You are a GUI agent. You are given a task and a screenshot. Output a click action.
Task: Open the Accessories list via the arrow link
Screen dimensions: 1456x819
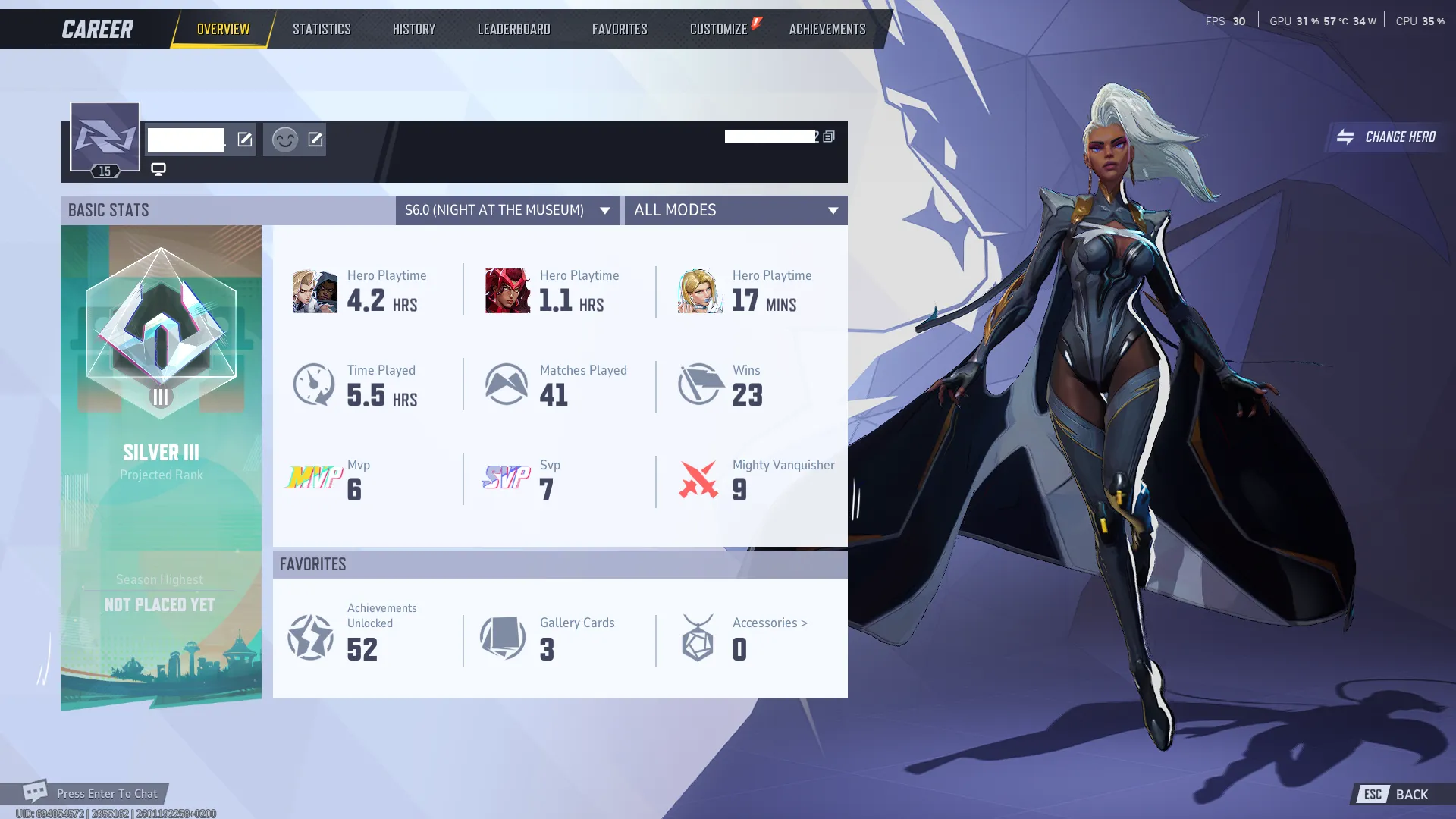[768, 623]
